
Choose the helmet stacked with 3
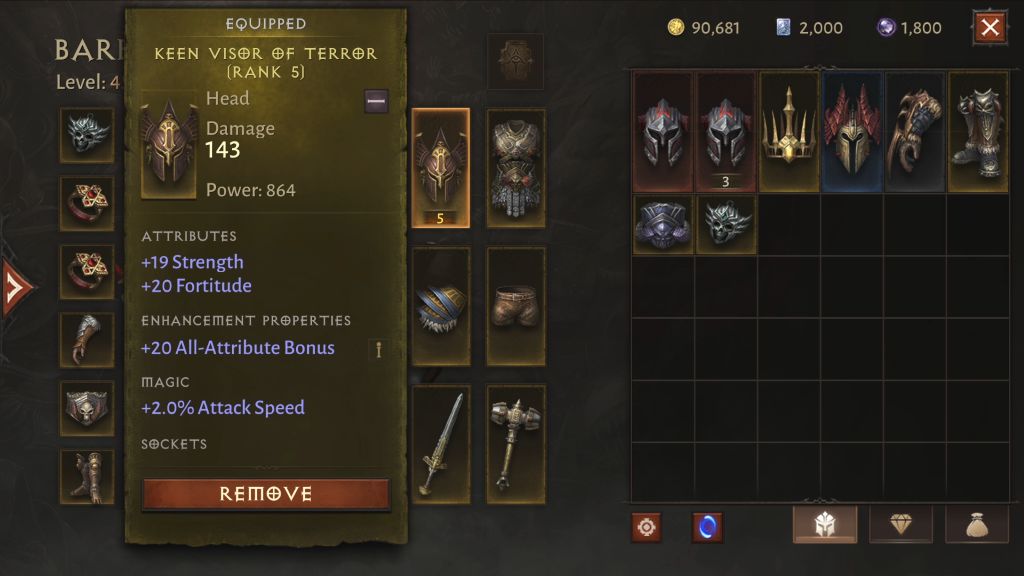[726, 132]
